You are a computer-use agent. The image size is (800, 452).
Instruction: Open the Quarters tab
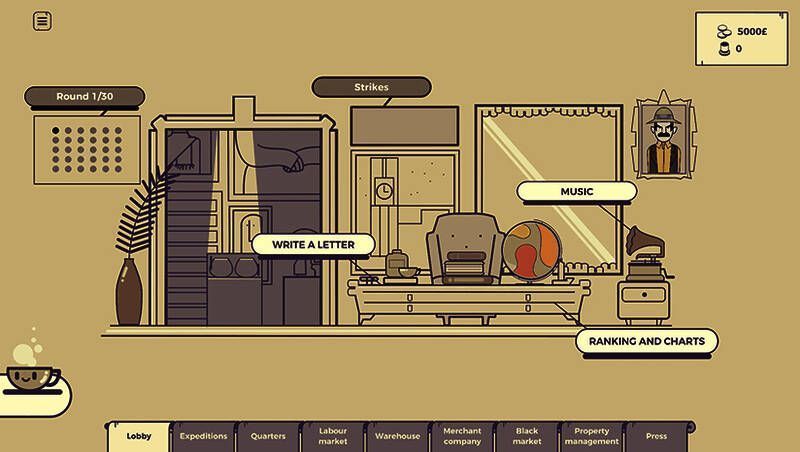[268, 436]
